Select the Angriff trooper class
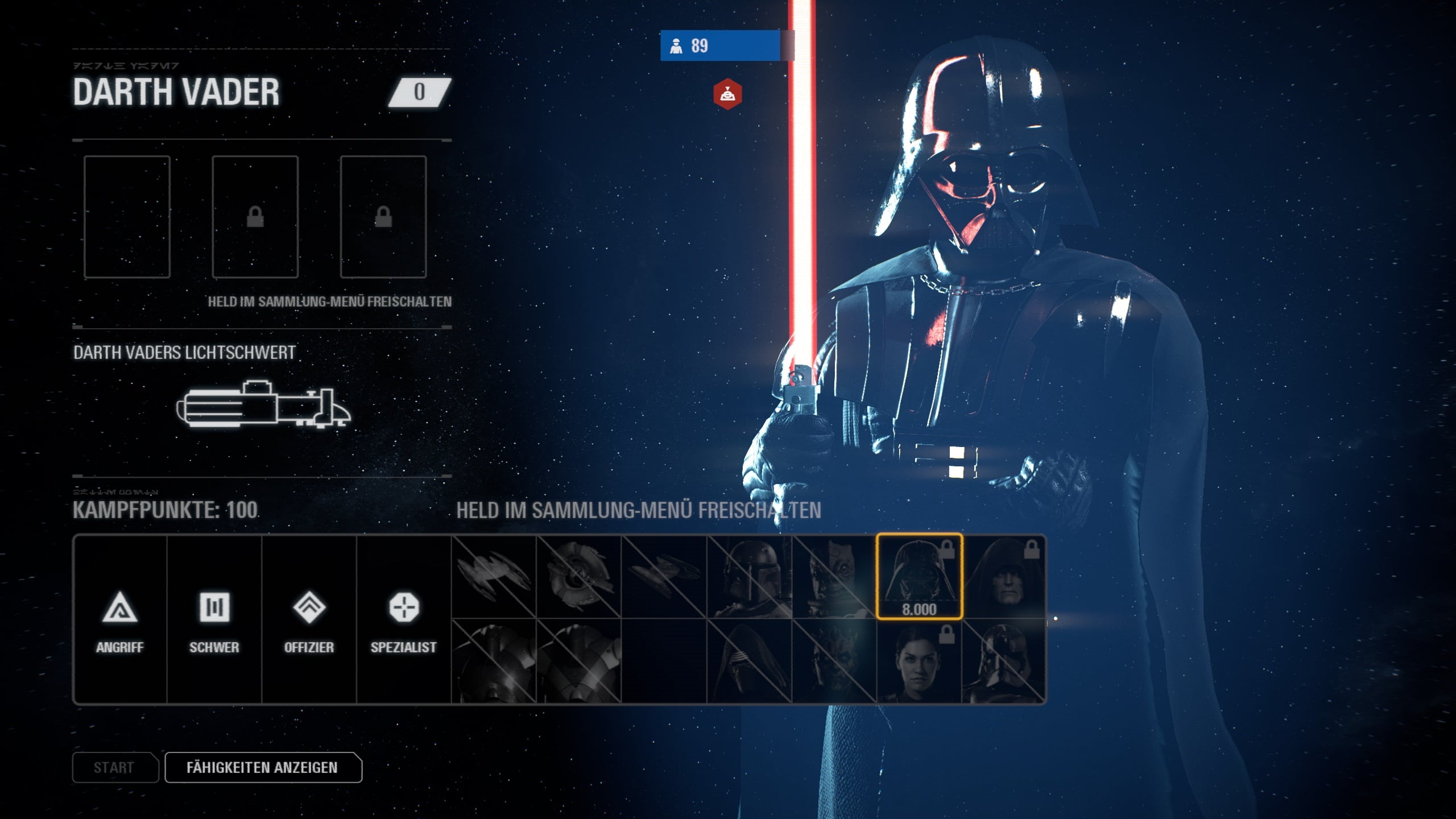The height and width of the screenshot is (819, 1456). pos(119,620)
